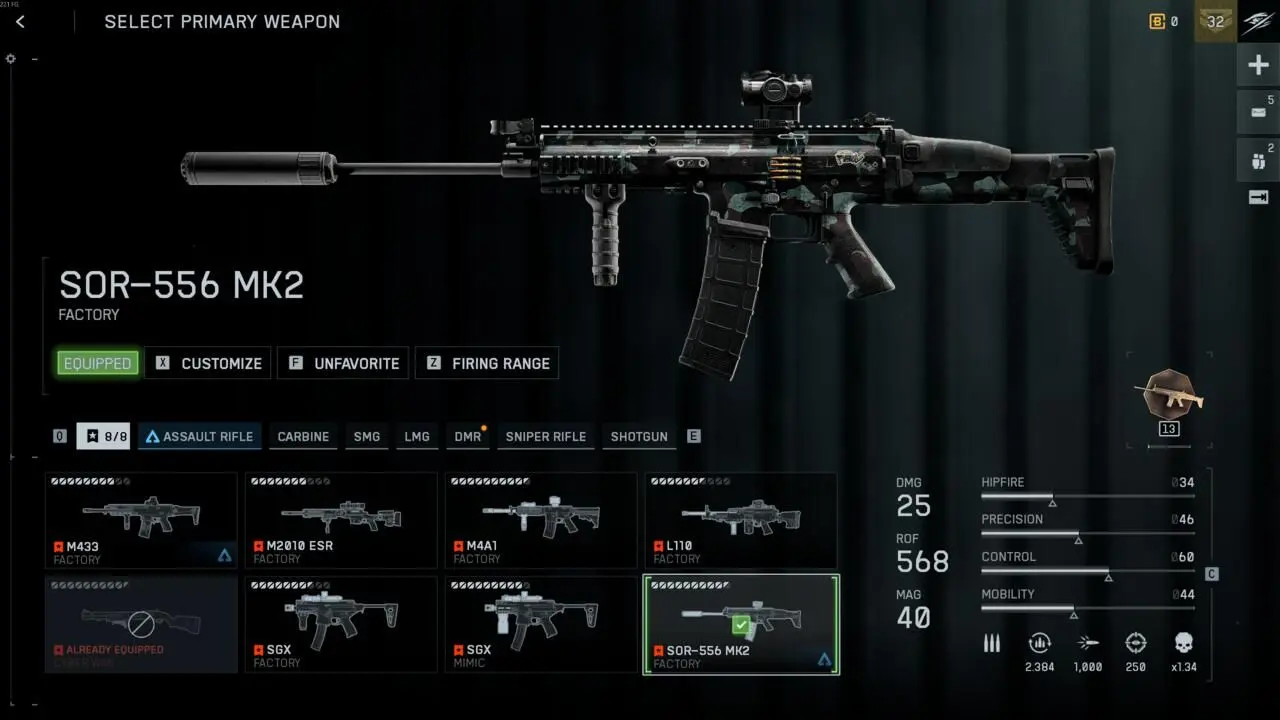
Task: Open the DMR weapon category
Action: pyautogui.click(x=466, y=436)
